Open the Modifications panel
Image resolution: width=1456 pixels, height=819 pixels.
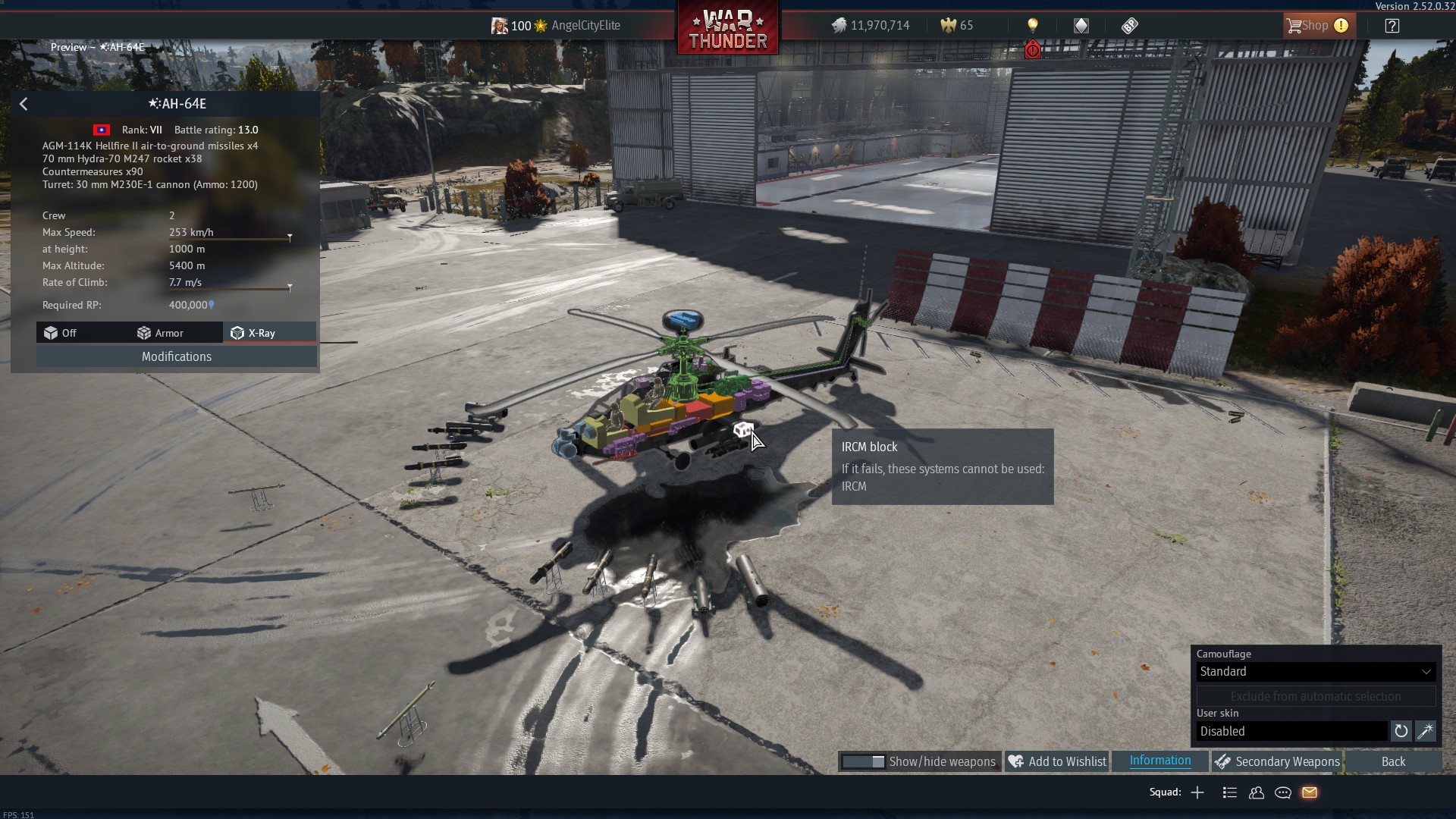pyautogui.click(x=177, y=357)
